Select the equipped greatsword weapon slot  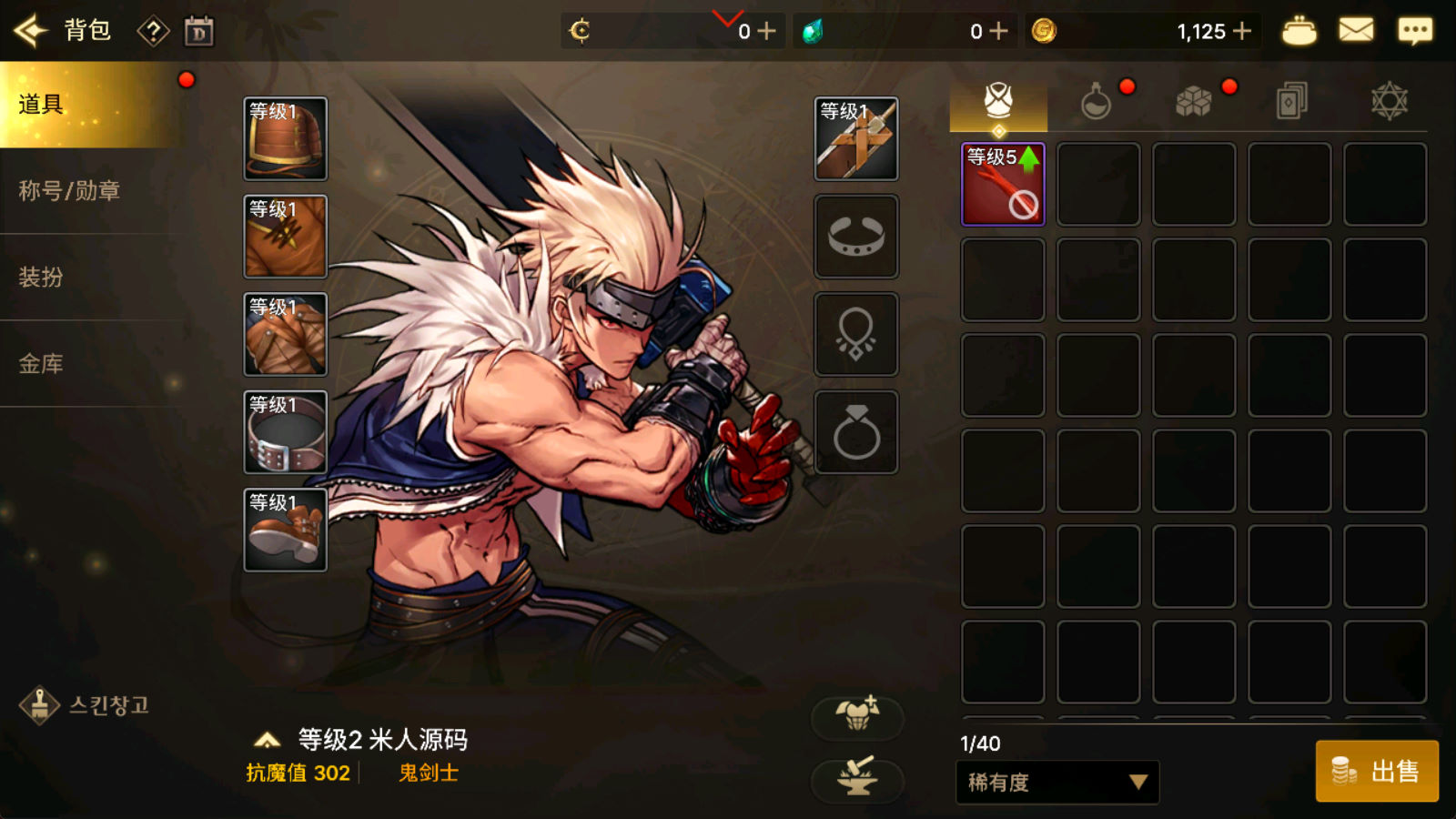click(x=855, y=138)
